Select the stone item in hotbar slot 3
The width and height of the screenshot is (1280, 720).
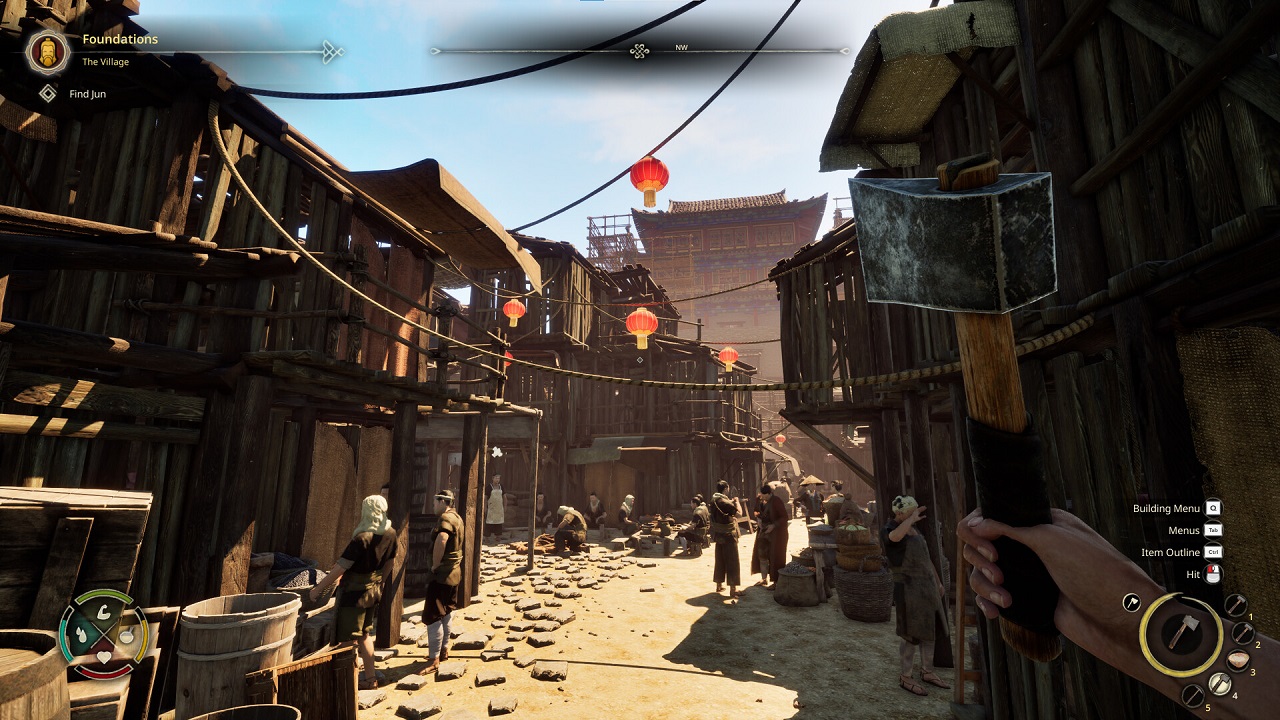(x=1239, y=658)
